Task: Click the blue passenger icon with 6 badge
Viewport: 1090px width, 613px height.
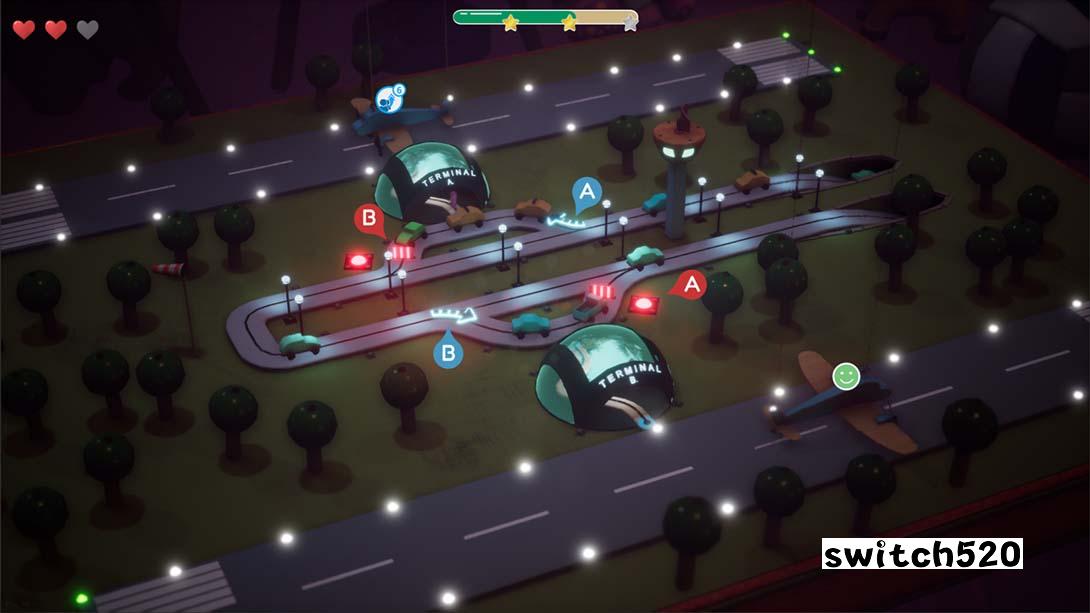Action: (x=388, y=98)
